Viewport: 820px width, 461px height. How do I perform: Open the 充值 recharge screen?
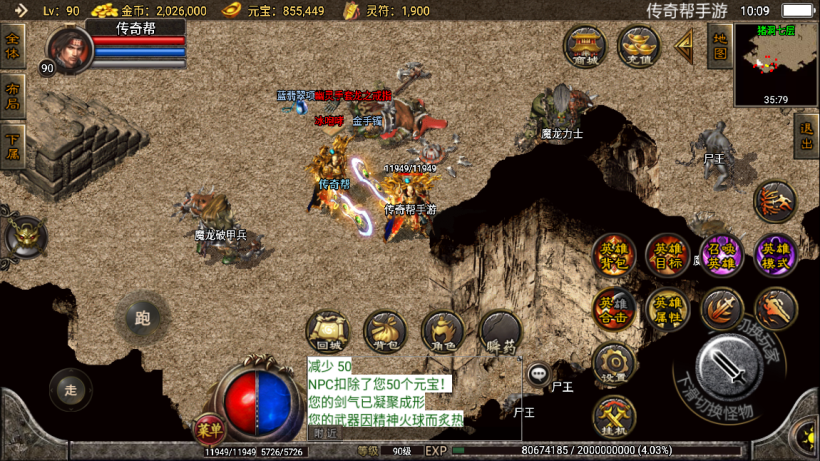pos(637,46)
